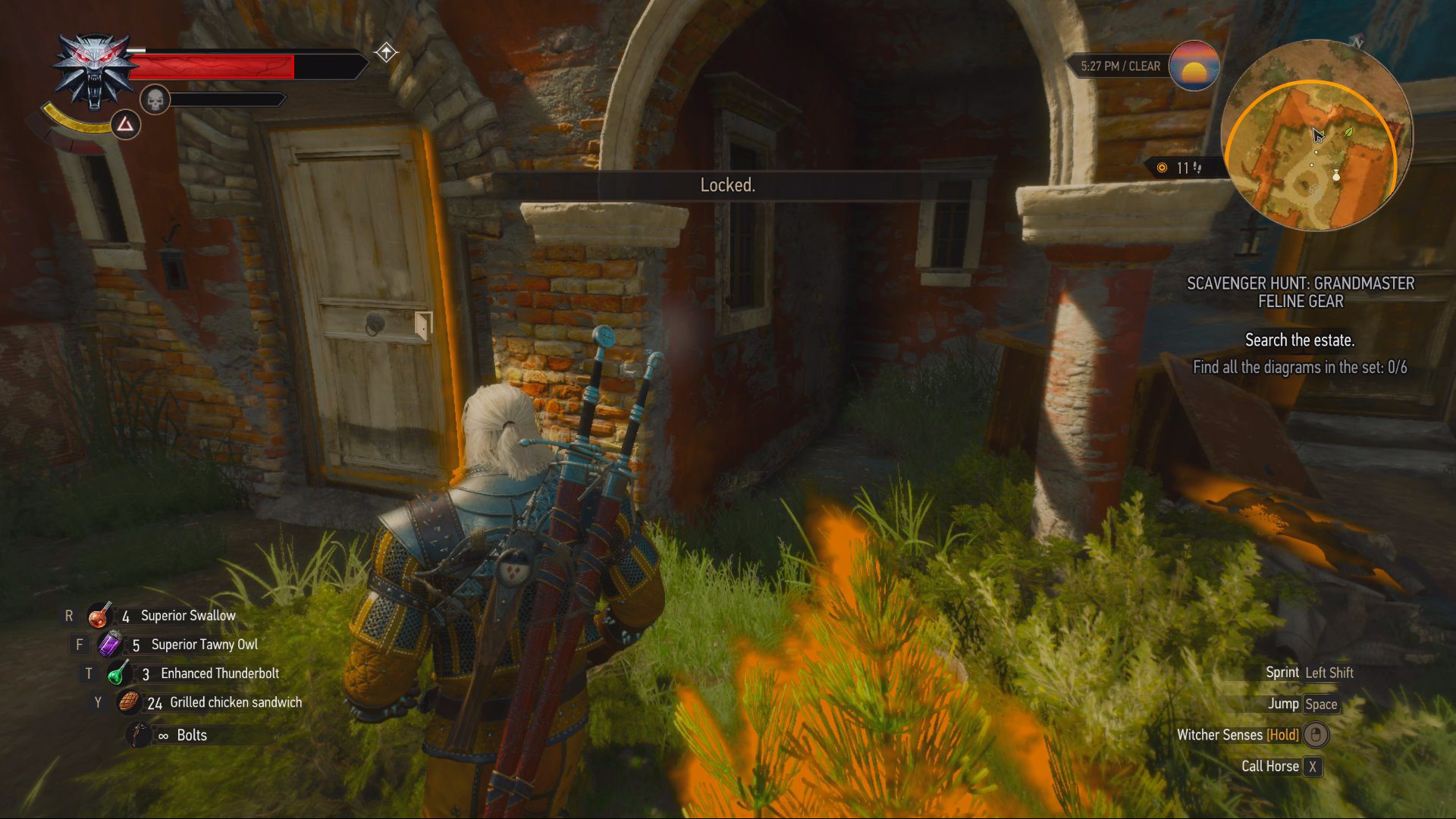Select the Scavenger Hunt quest tracker title
This screenshot has width=1456, height=819.
pos(1300,292)
